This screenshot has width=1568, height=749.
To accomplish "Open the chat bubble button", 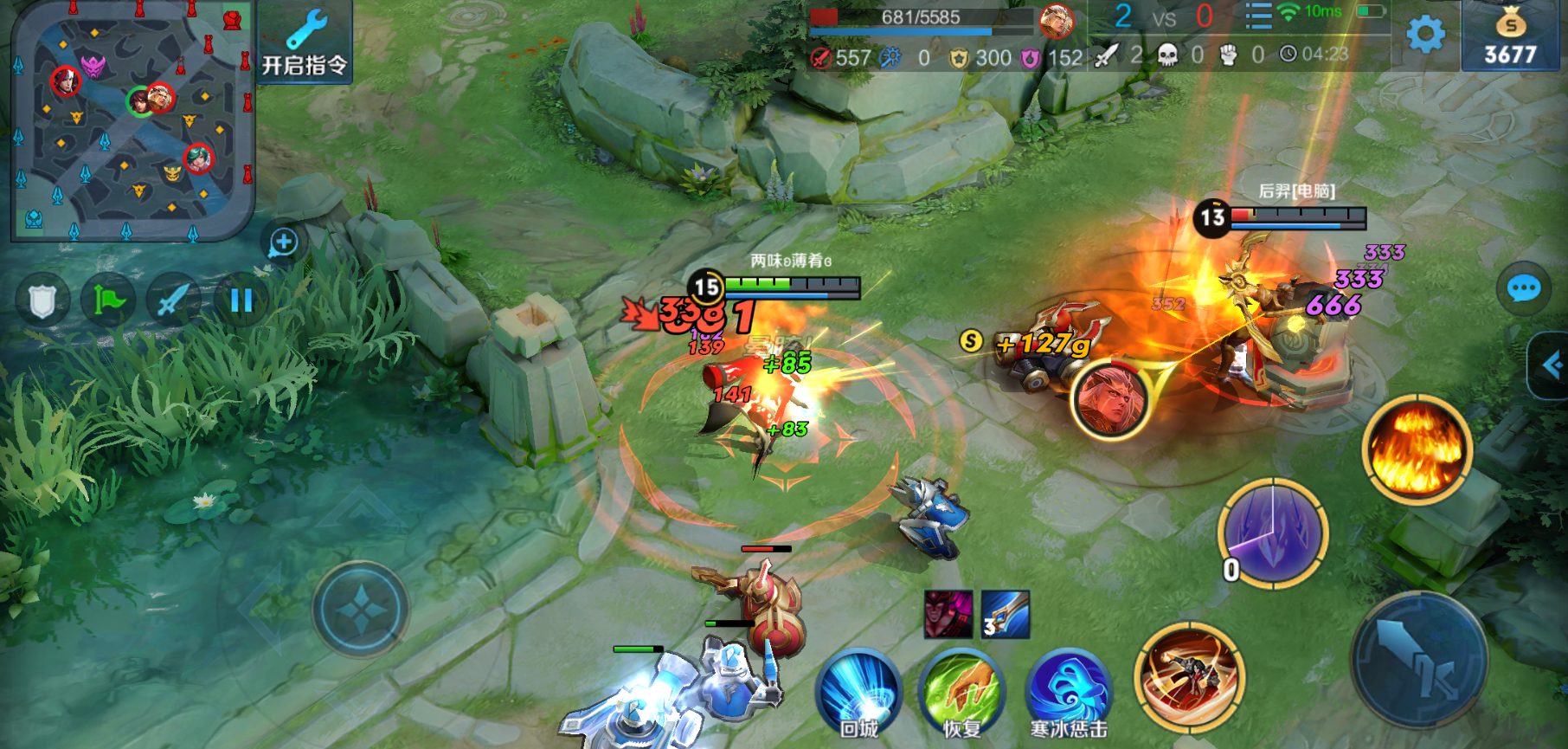I will (1523, 288).
